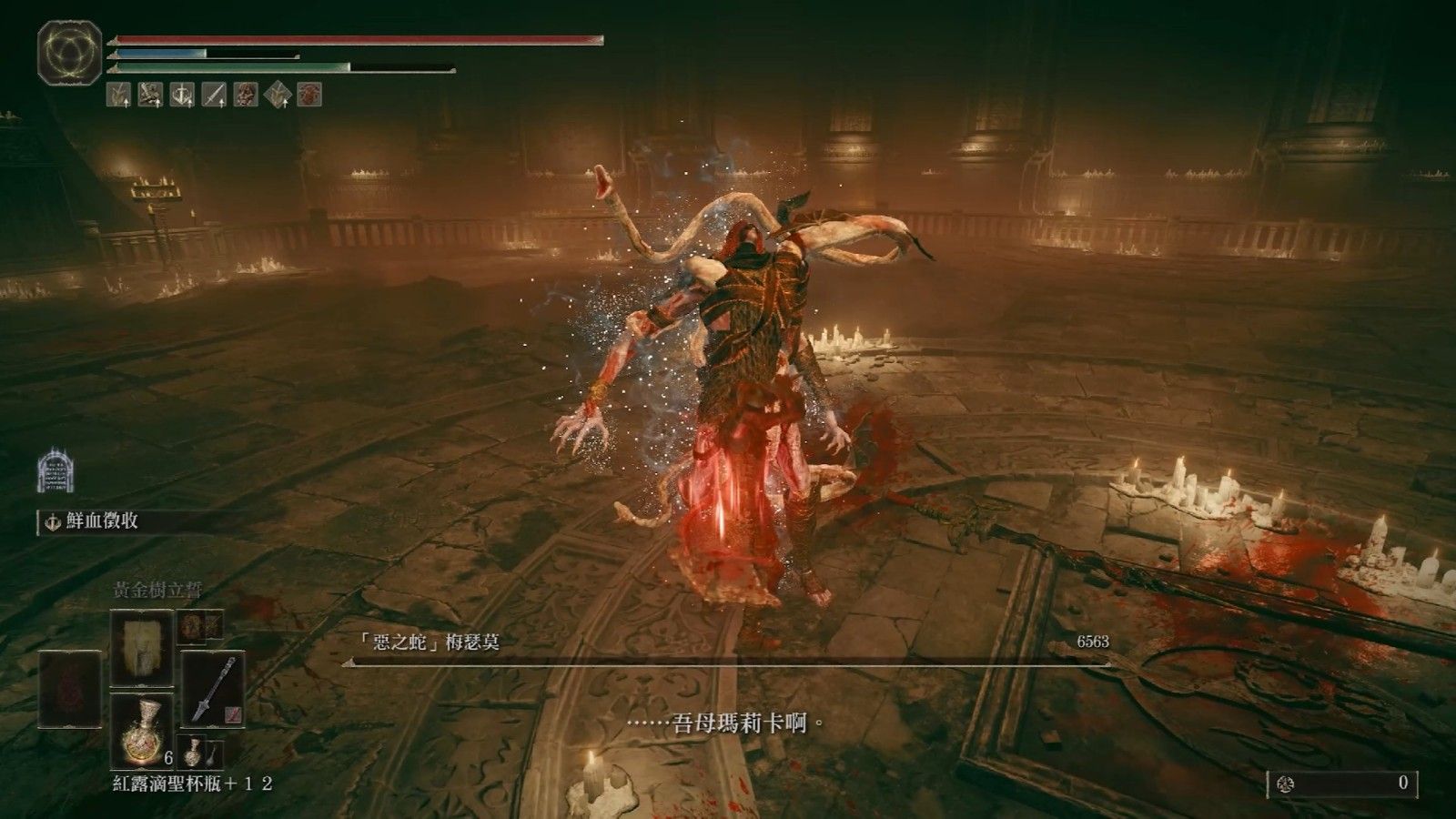Click the gravestone summoning status icon

[x=55, y=470]
